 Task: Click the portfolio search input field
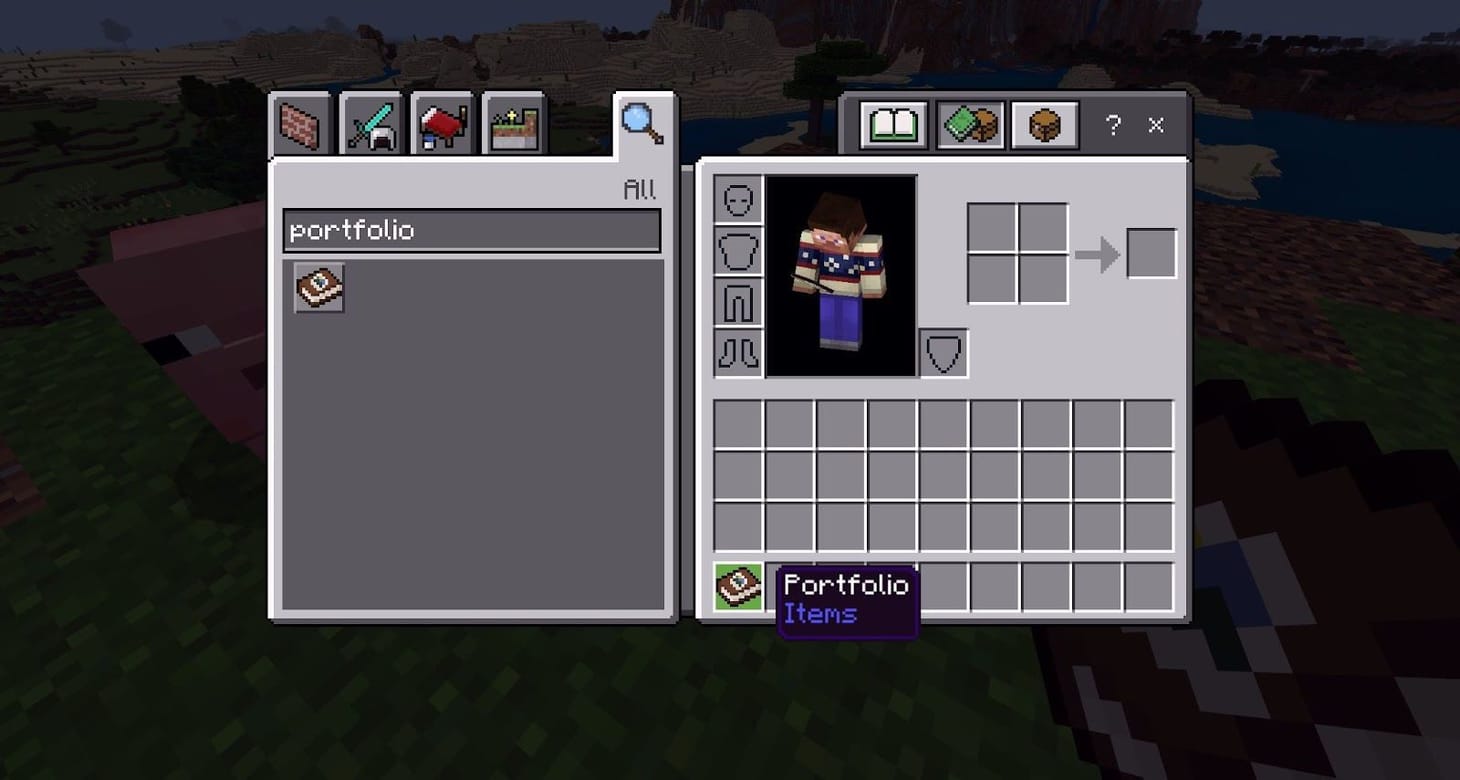470,230
